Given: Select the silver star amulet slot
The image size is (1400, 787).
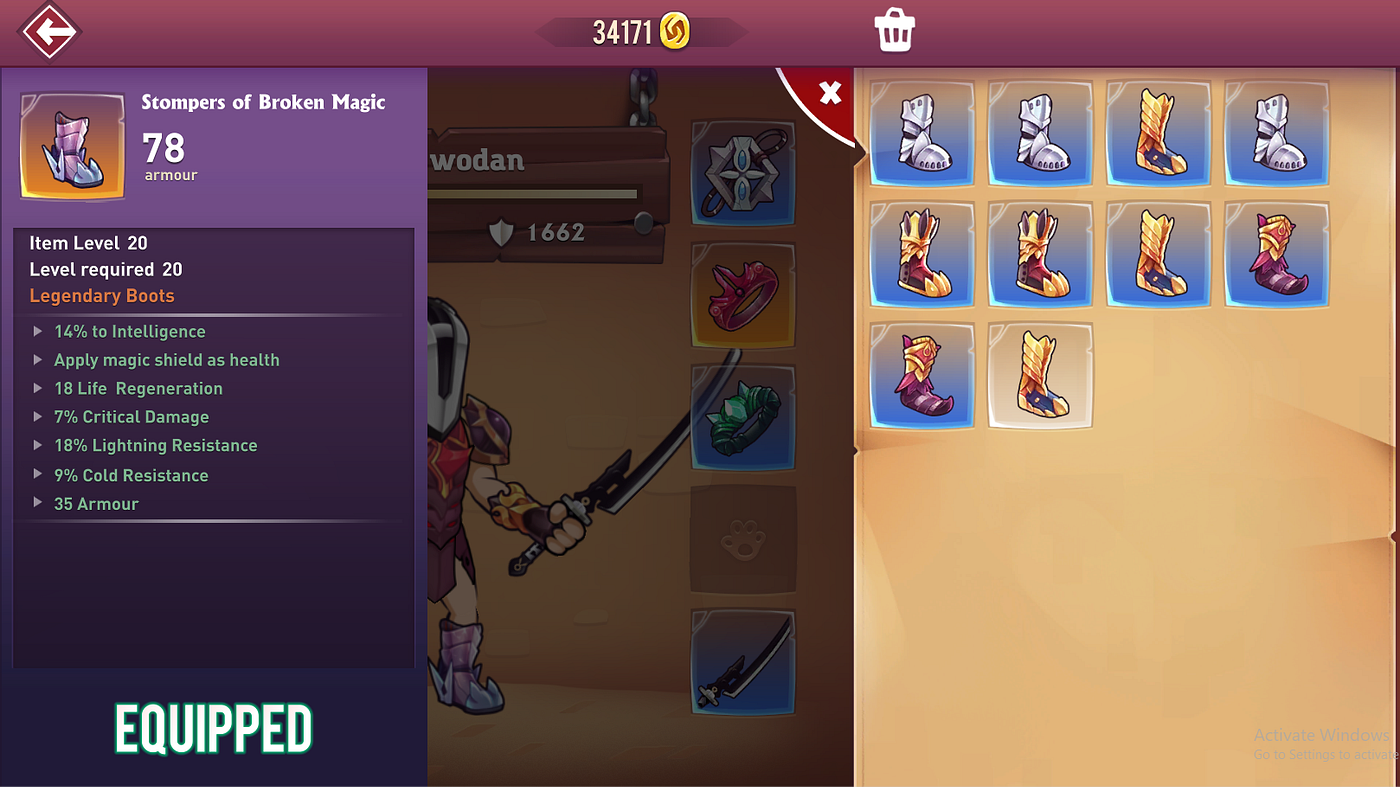Looking at the screenshot, I should [x=743, y=173].
